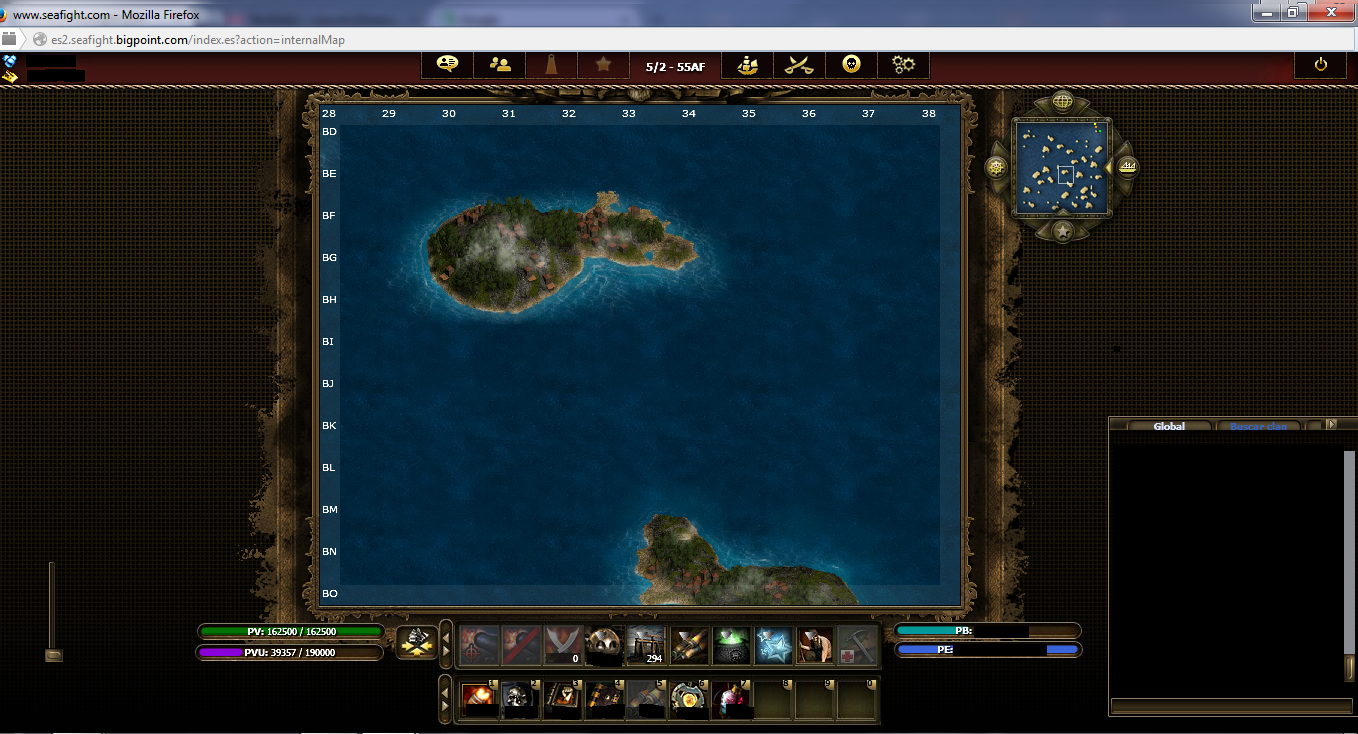
Task: Activate the blue star skill icon
Action: (772, 645)
